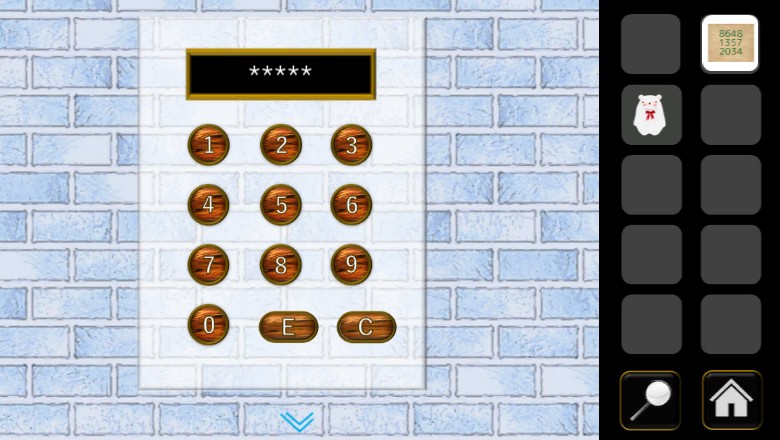
Task: Select the number note inventory item
Action: tap(730, 44)
